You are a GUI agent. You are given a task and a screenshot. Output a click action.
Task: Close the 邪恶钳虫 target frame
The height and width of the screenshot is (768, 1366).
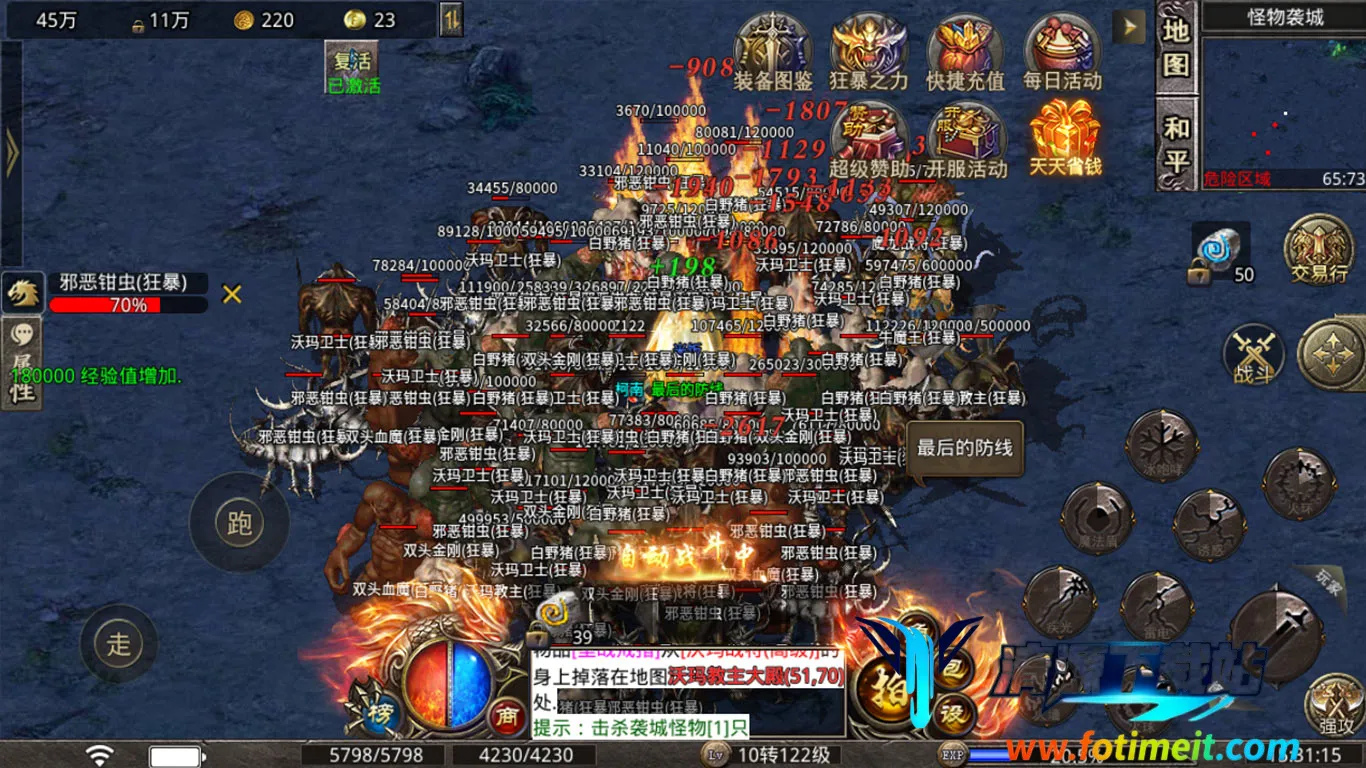[x=232, y=294]
